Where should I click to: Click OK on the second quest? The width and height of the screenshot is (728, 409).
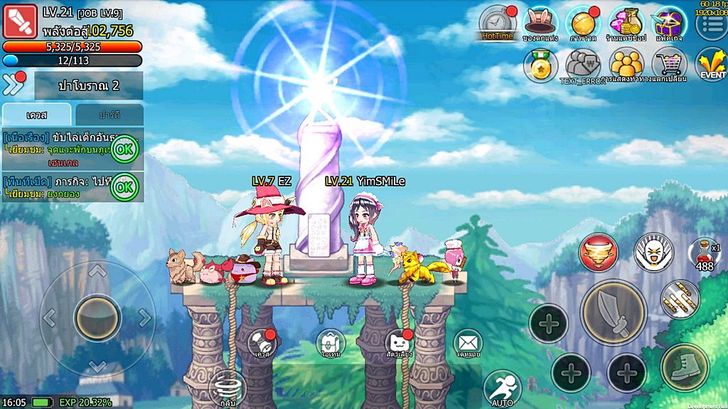pos(125,185)
